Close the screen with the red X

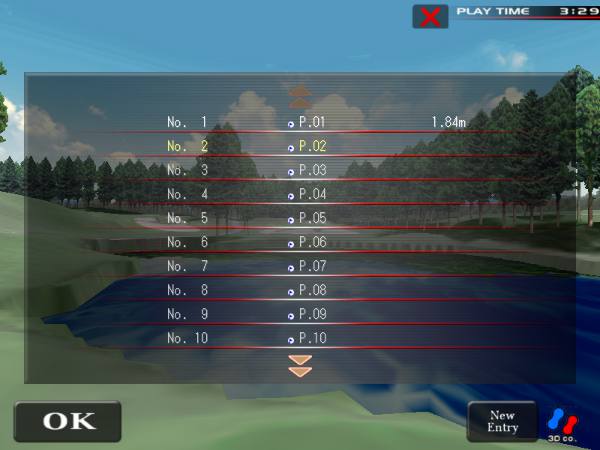(430, 16)
